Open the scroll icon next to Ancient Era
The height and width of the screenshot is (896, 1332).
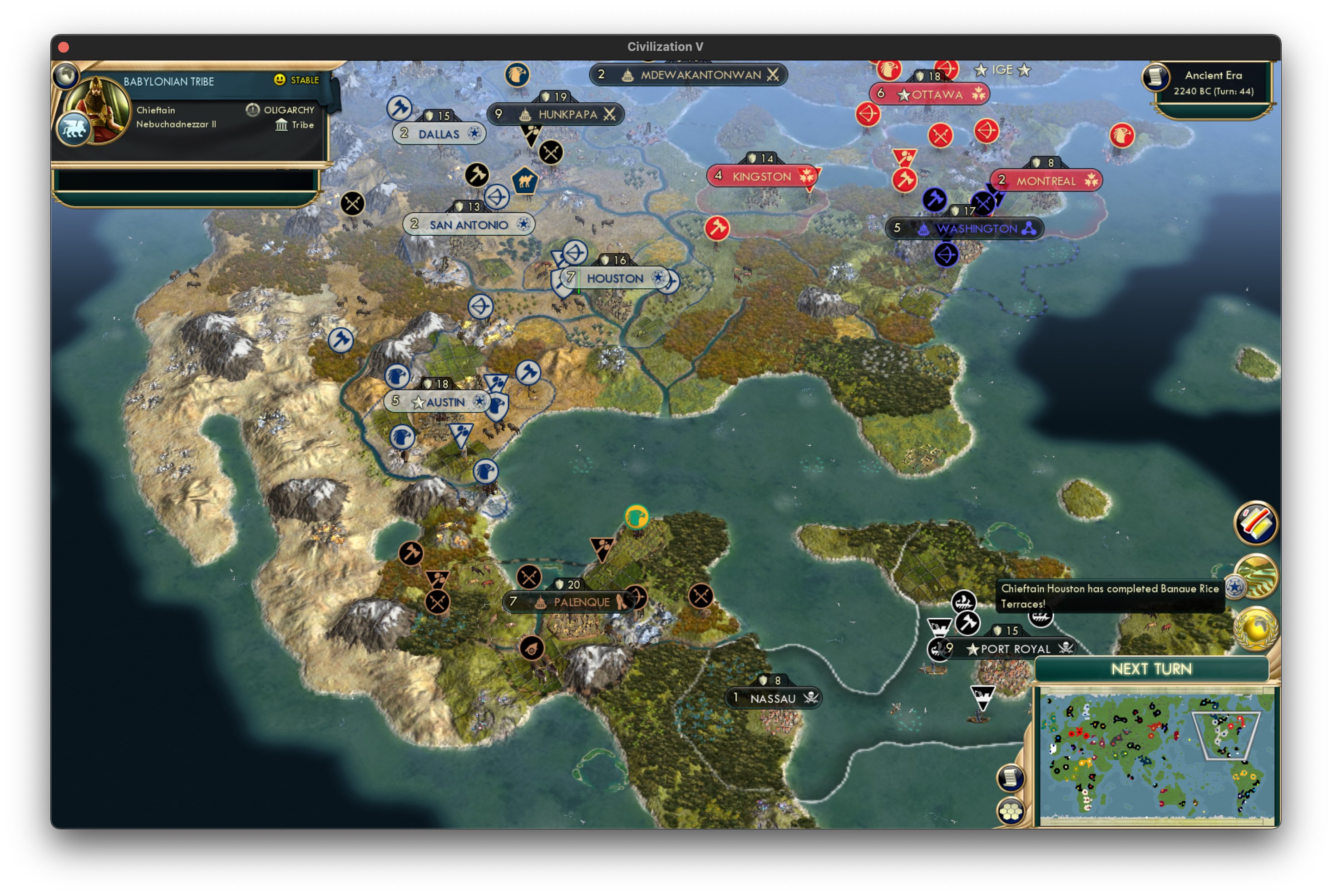pos(1155,77)
